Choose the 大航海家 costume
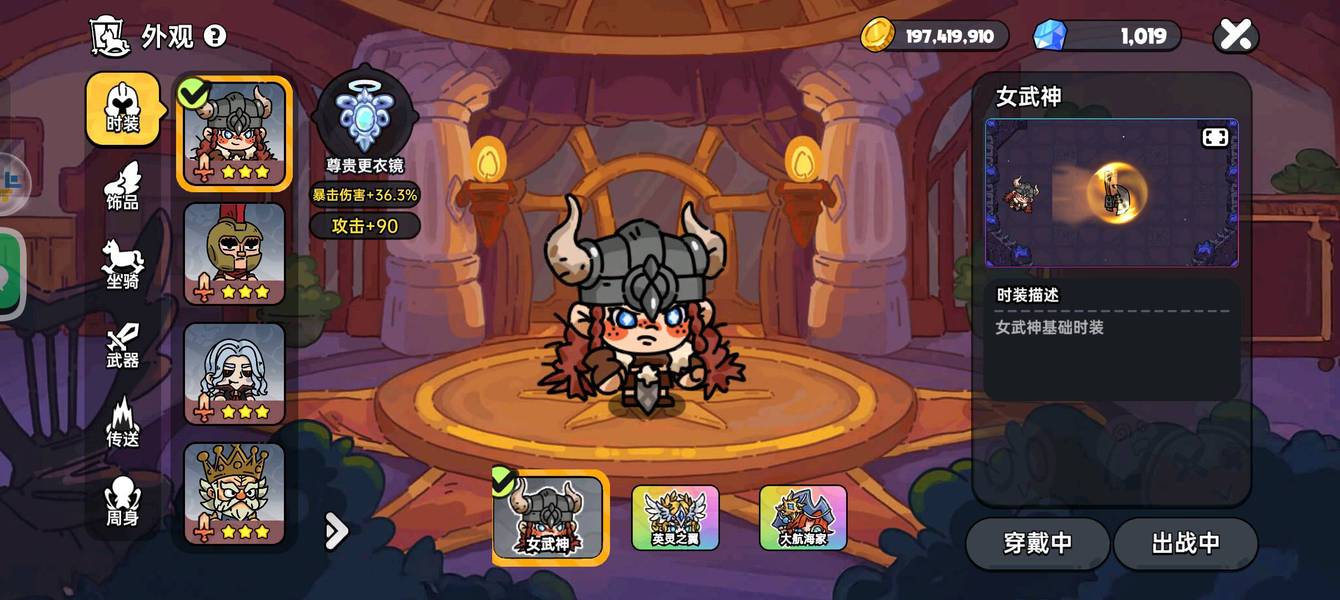Screen dimensions: 1340x600 click(x=803, y=518)
